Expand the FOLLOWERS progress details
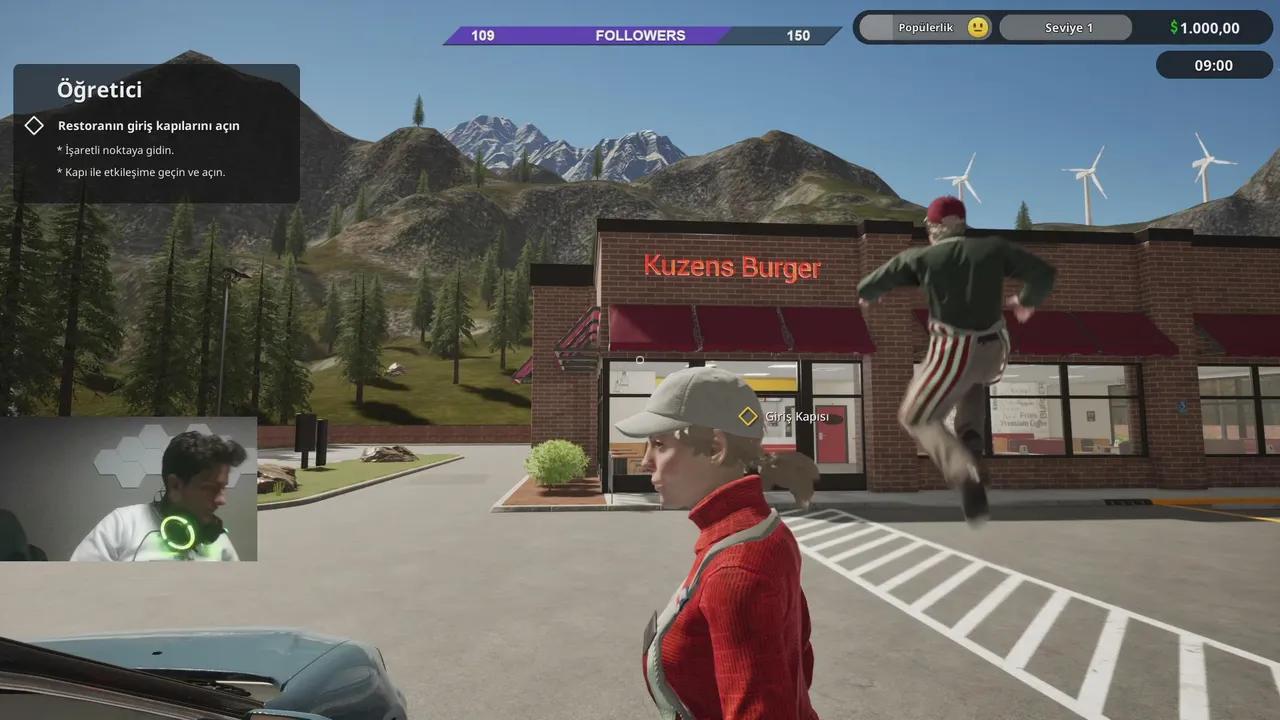The height and width of the screenshot is (720, 1280). click(x=640, y=35)
